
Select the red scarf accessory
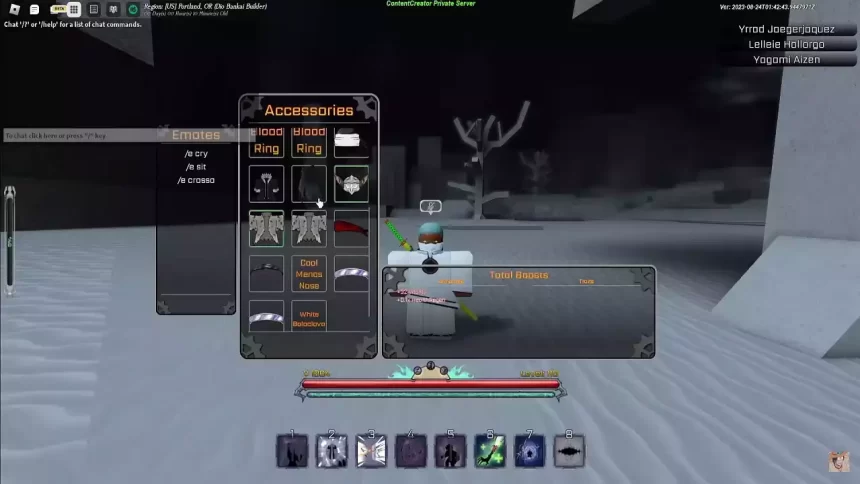351,228
